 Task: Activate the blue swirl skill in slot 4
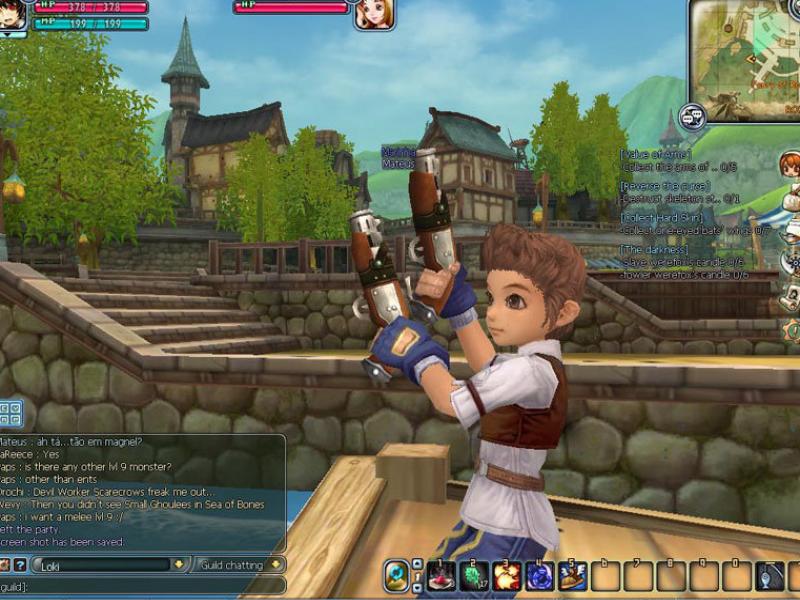click(x=540, y=576)
